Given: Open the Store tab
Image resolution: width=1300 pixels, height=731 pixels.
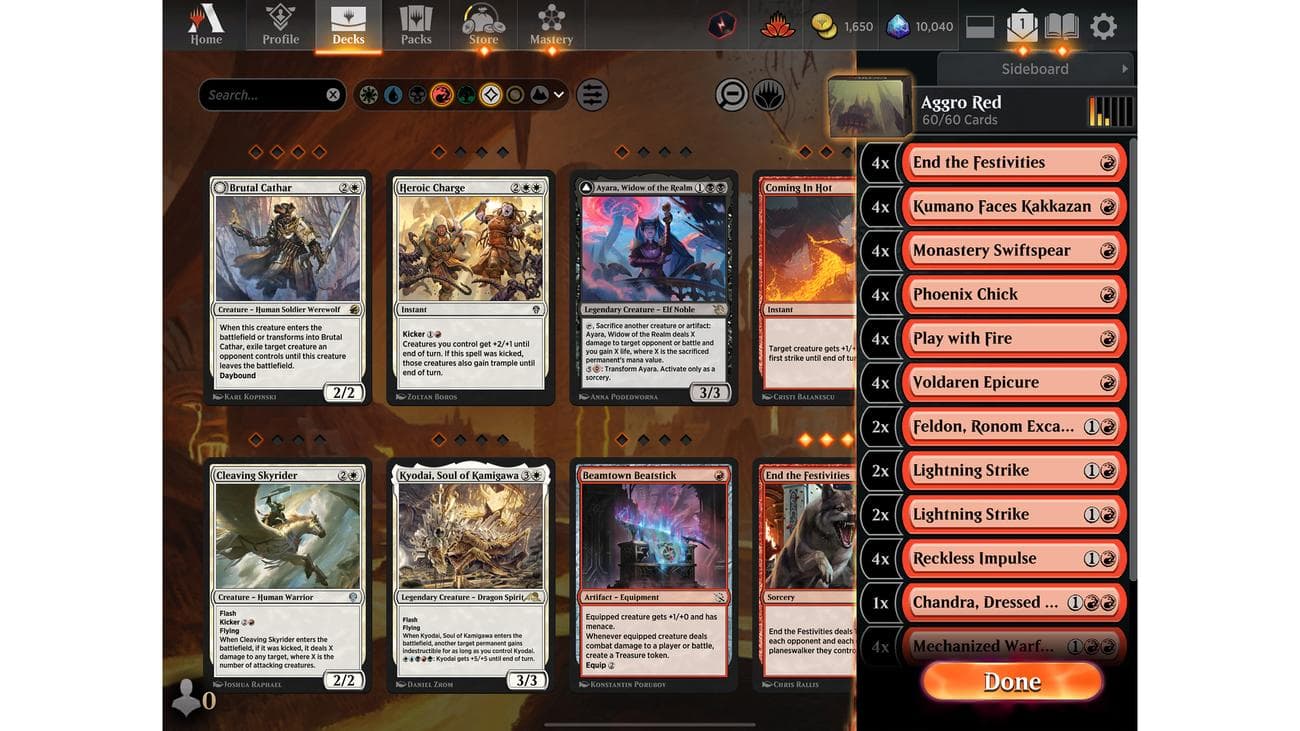Looking at the screenshot, I should [x=483, y=25].
